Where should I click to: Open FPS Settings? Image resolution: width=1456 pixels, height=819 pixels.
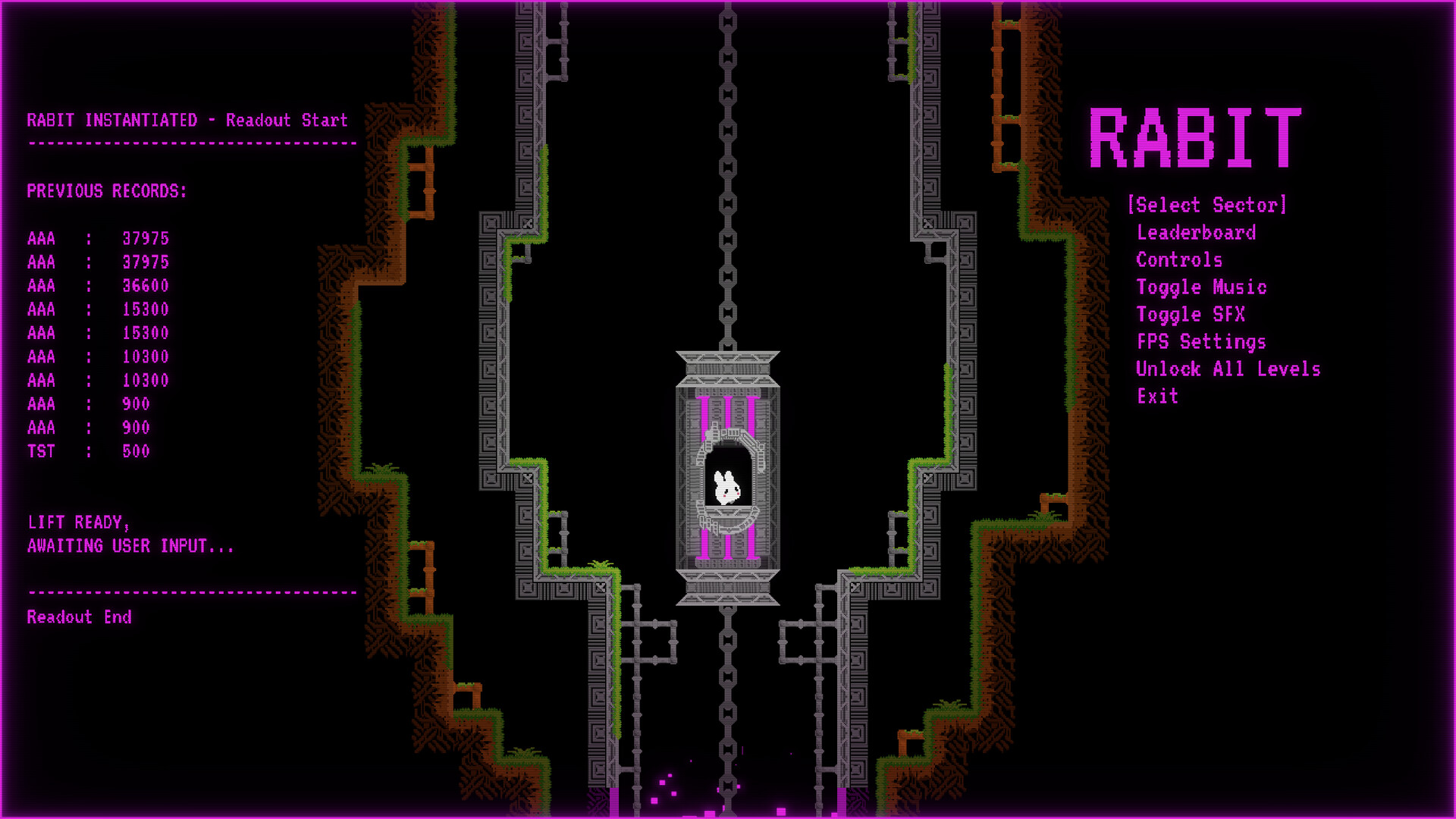coord(1200,342)
